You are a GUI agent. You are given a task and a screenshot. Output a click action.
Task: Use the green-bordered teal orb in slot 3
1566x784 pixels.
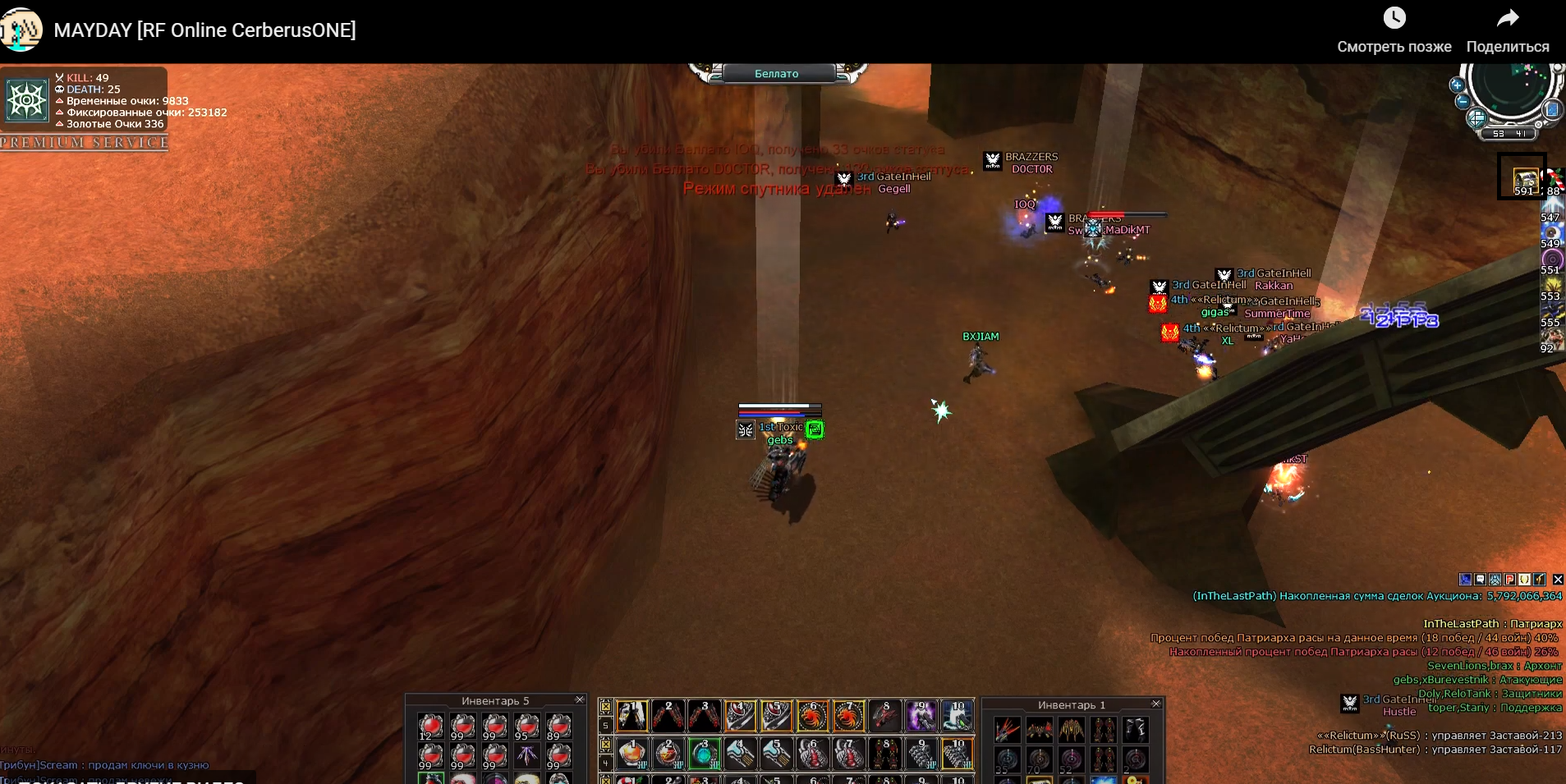pyautogui.click(x=704, y=754)
